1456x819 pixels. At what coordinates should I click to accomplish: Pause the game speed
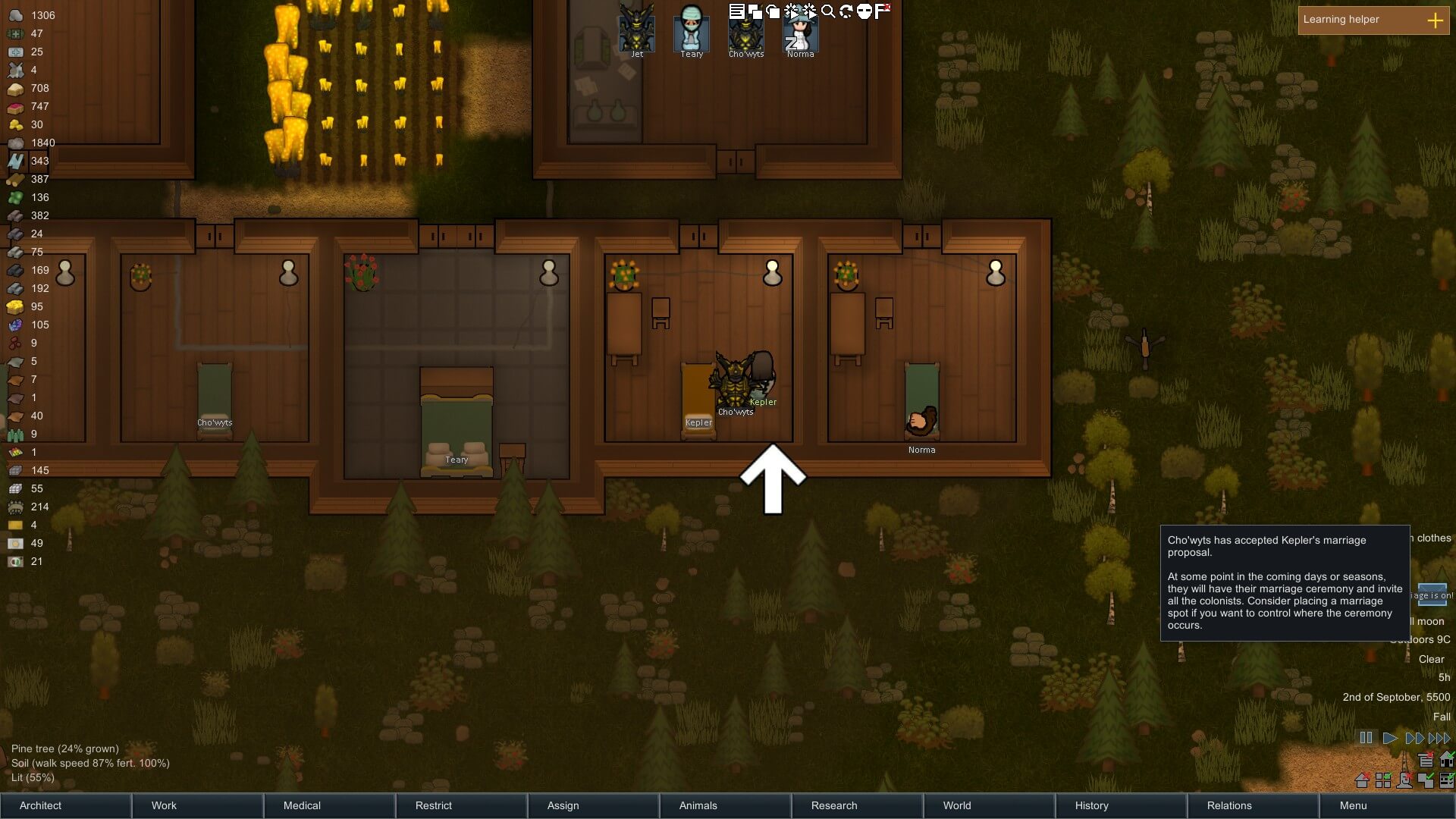[x=1366, y=738]
